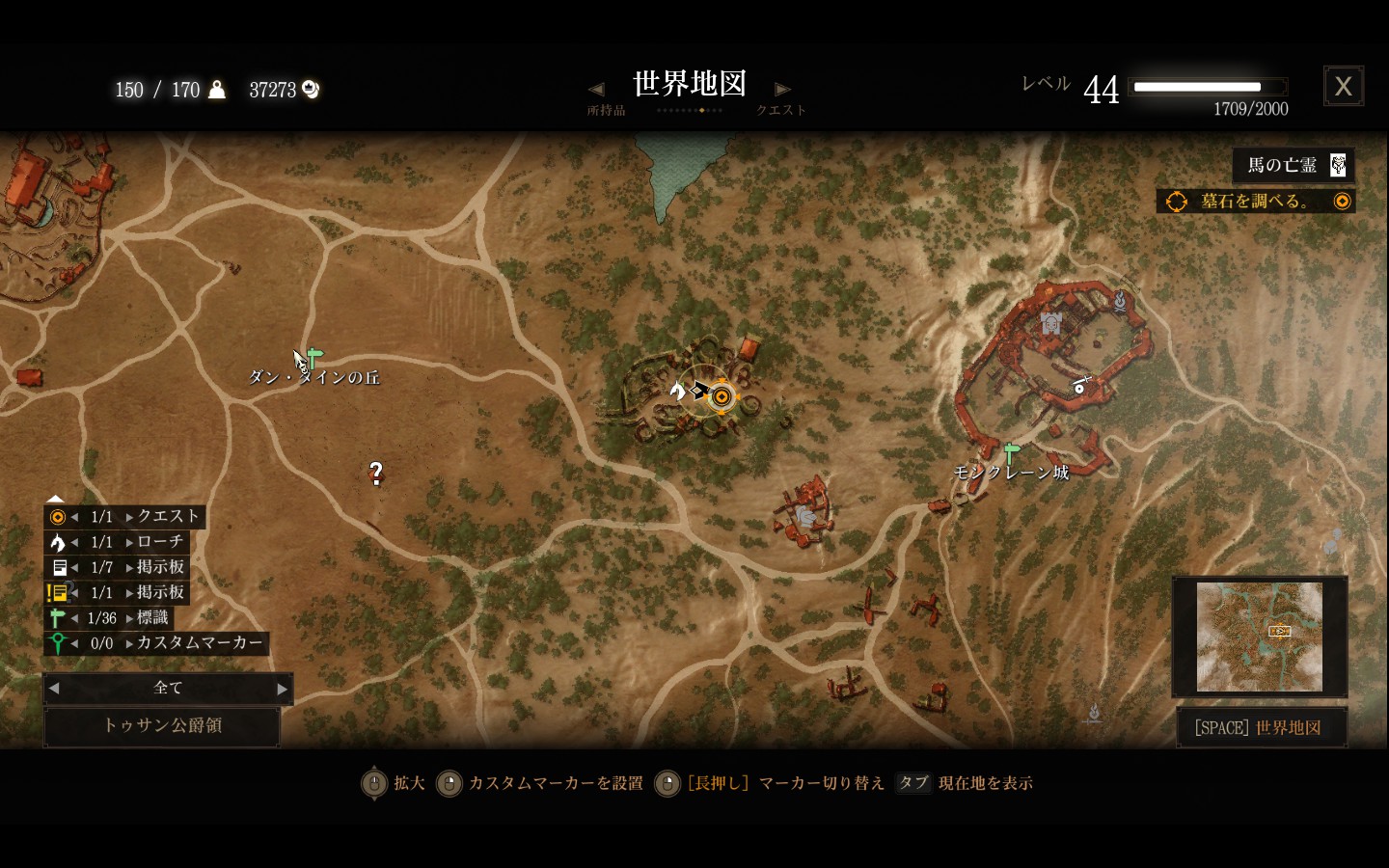Screen dimensions: 1389x868
Task: Switch to the 所持品 tab on the left
Action: (606, 110)
